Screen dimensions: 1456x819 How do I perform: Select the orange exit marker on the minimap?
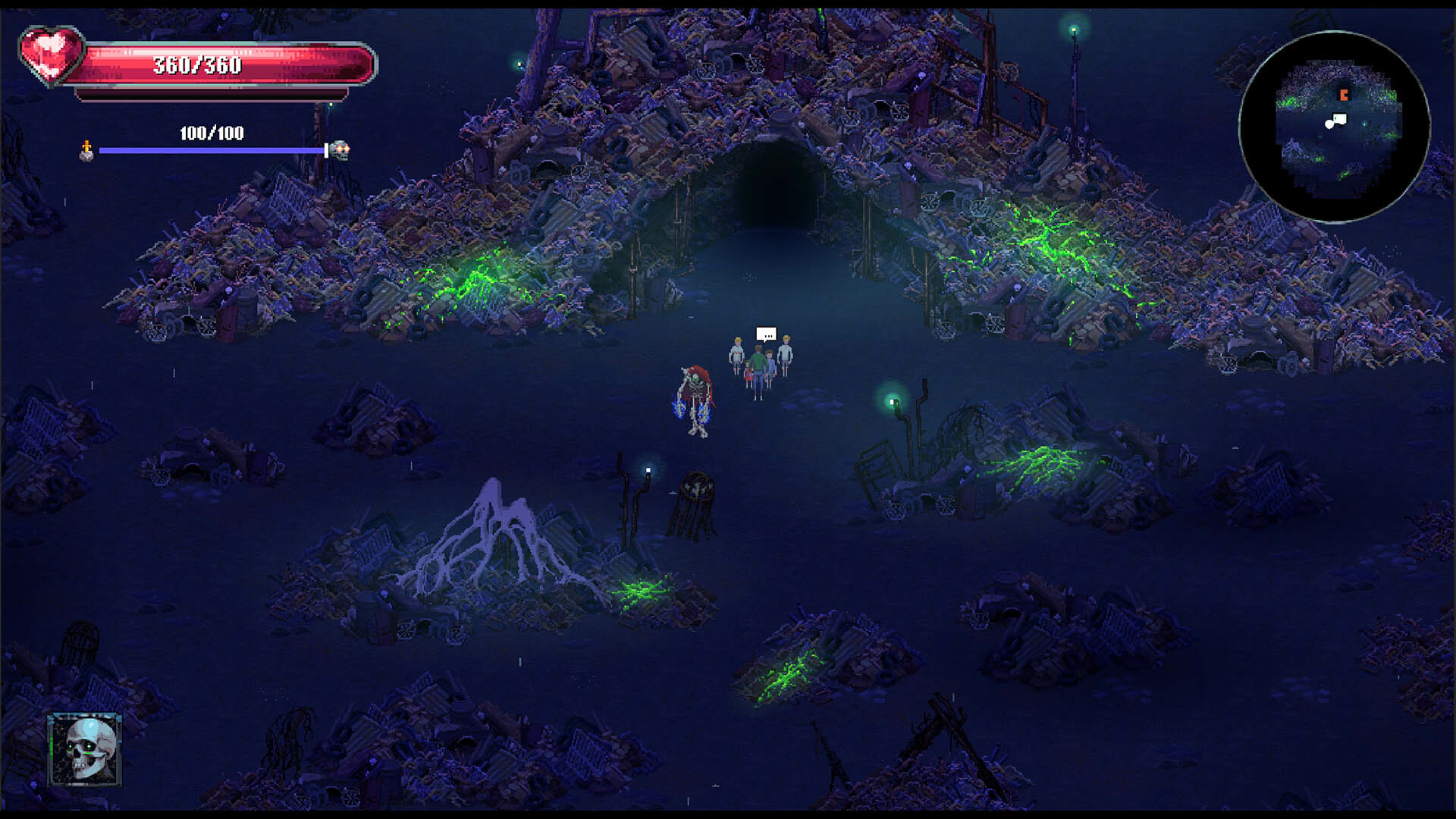click(1344, 96)
